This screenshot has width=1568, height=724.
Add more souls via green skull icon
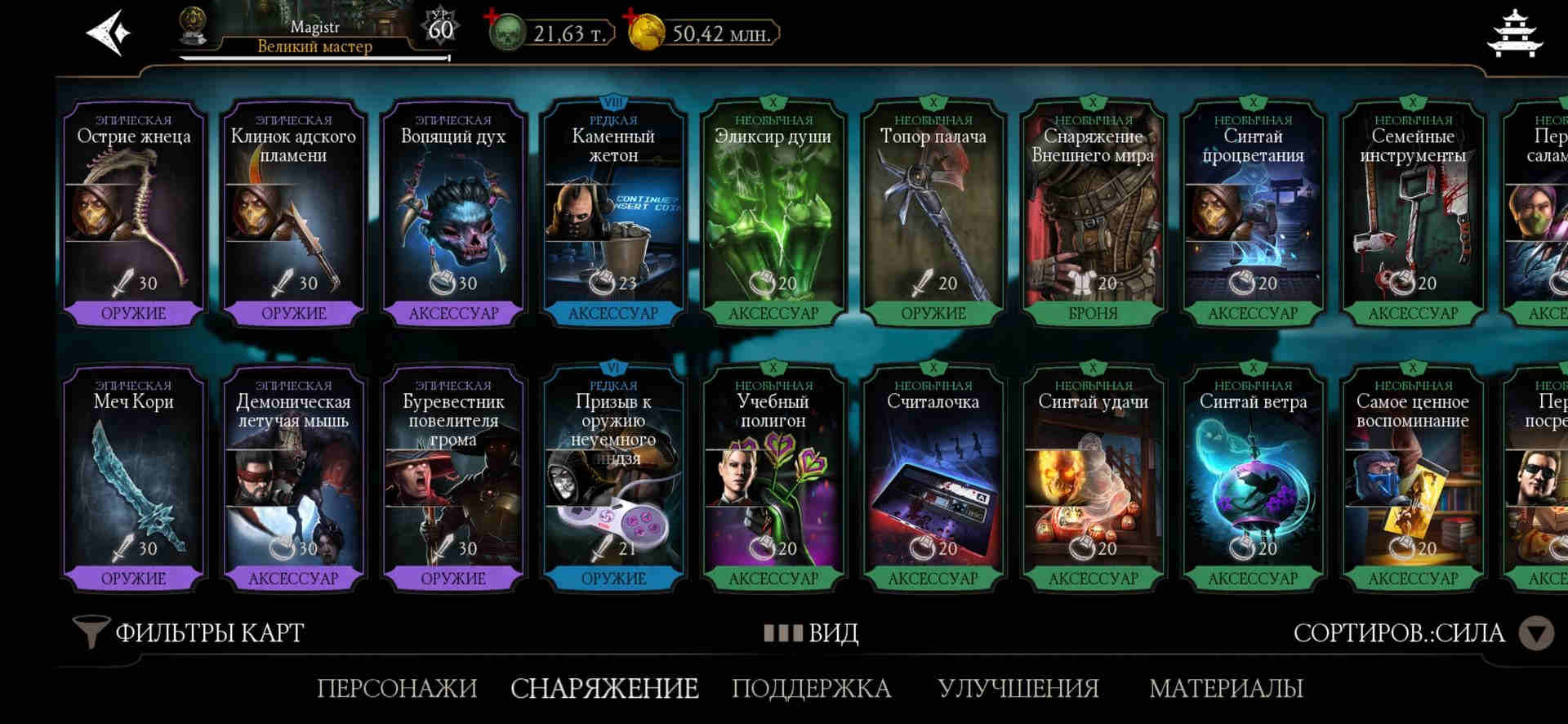pos(506,33)
